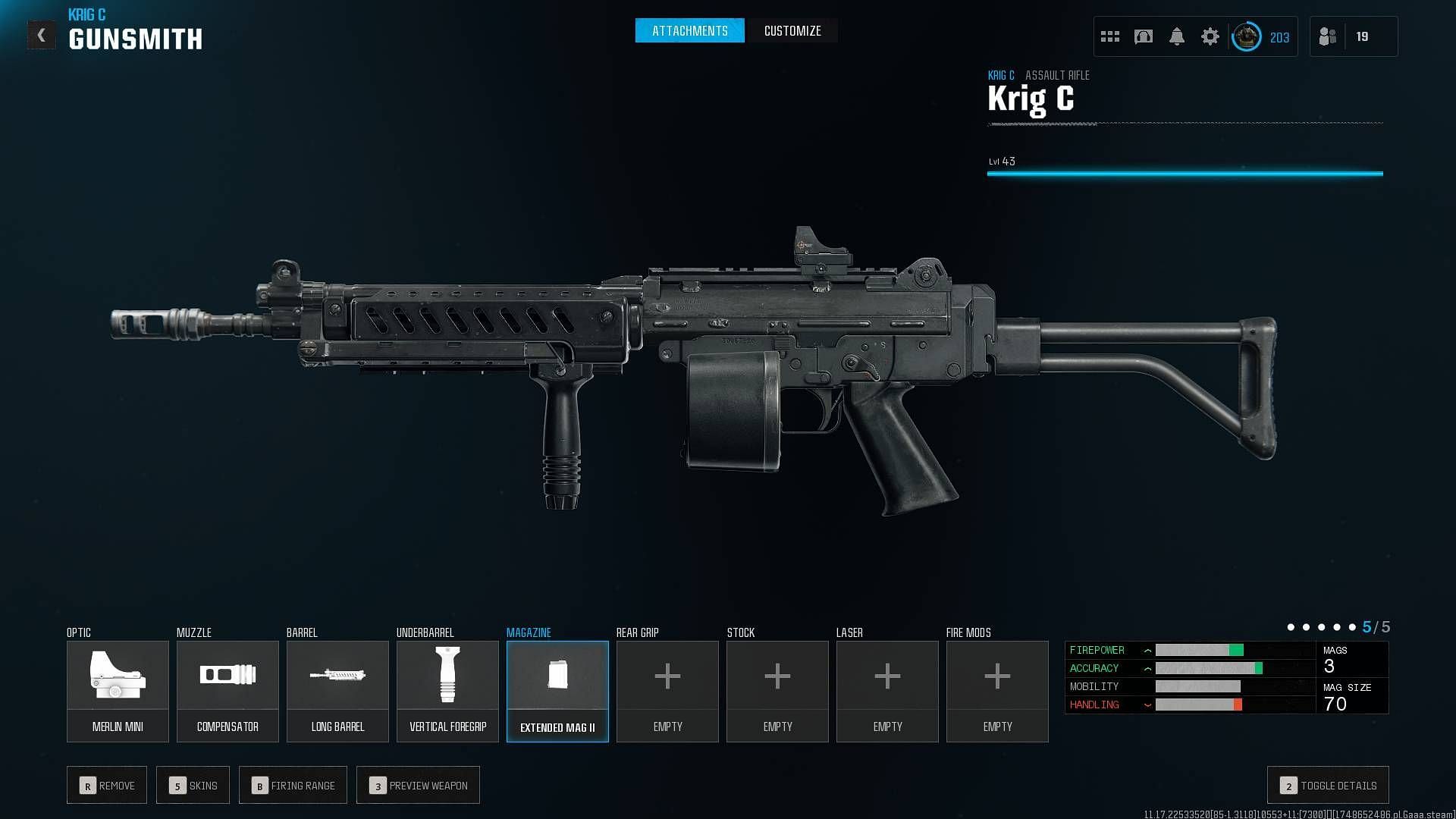Viewport: 1456px width, 819px height.
Task: Open settings gear icon
Action: pyautogui.click(x=1210, y=36)
